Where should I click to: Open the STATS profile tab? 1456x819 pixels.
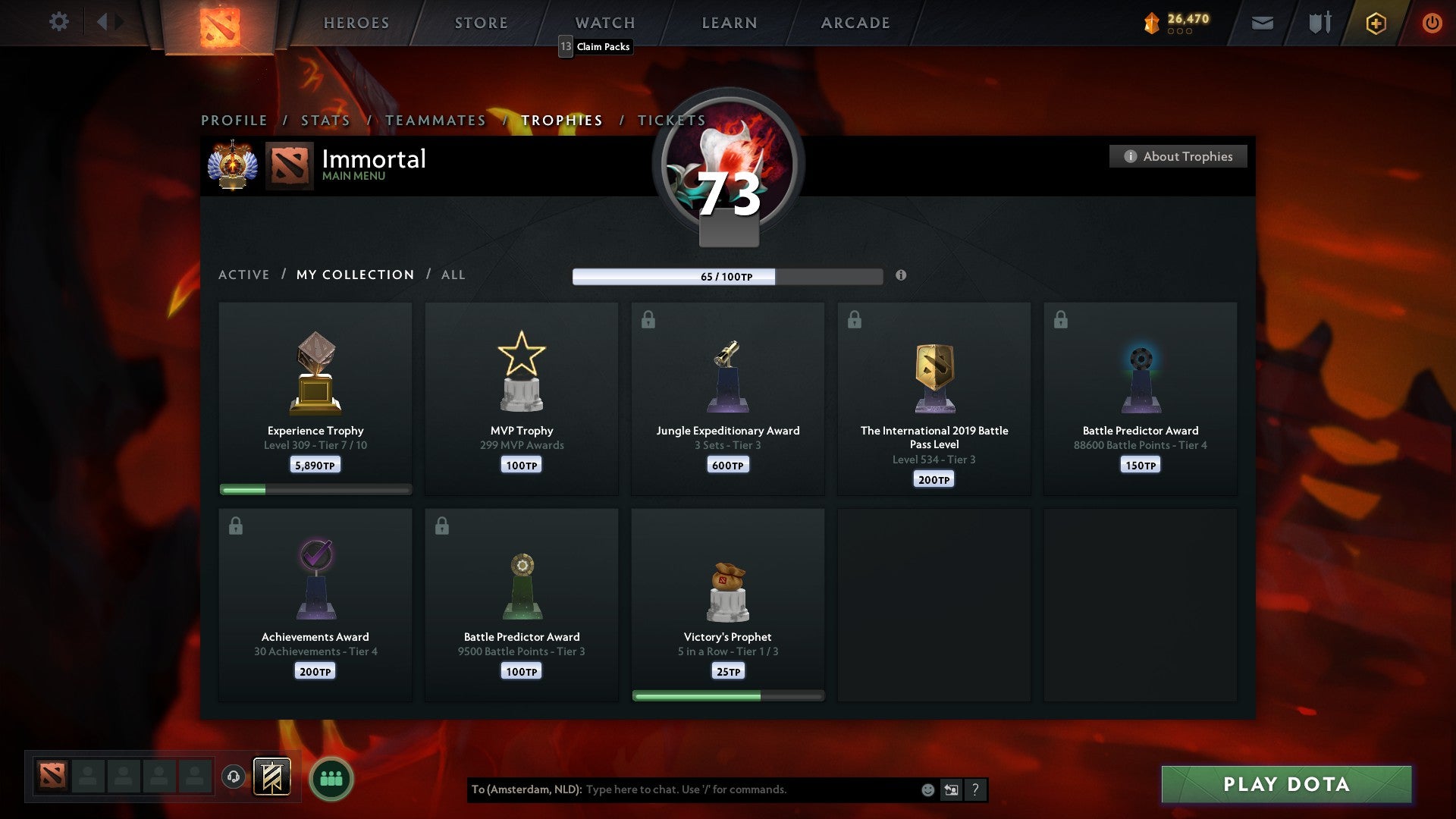pyautogui.click(x=325, y=120)
